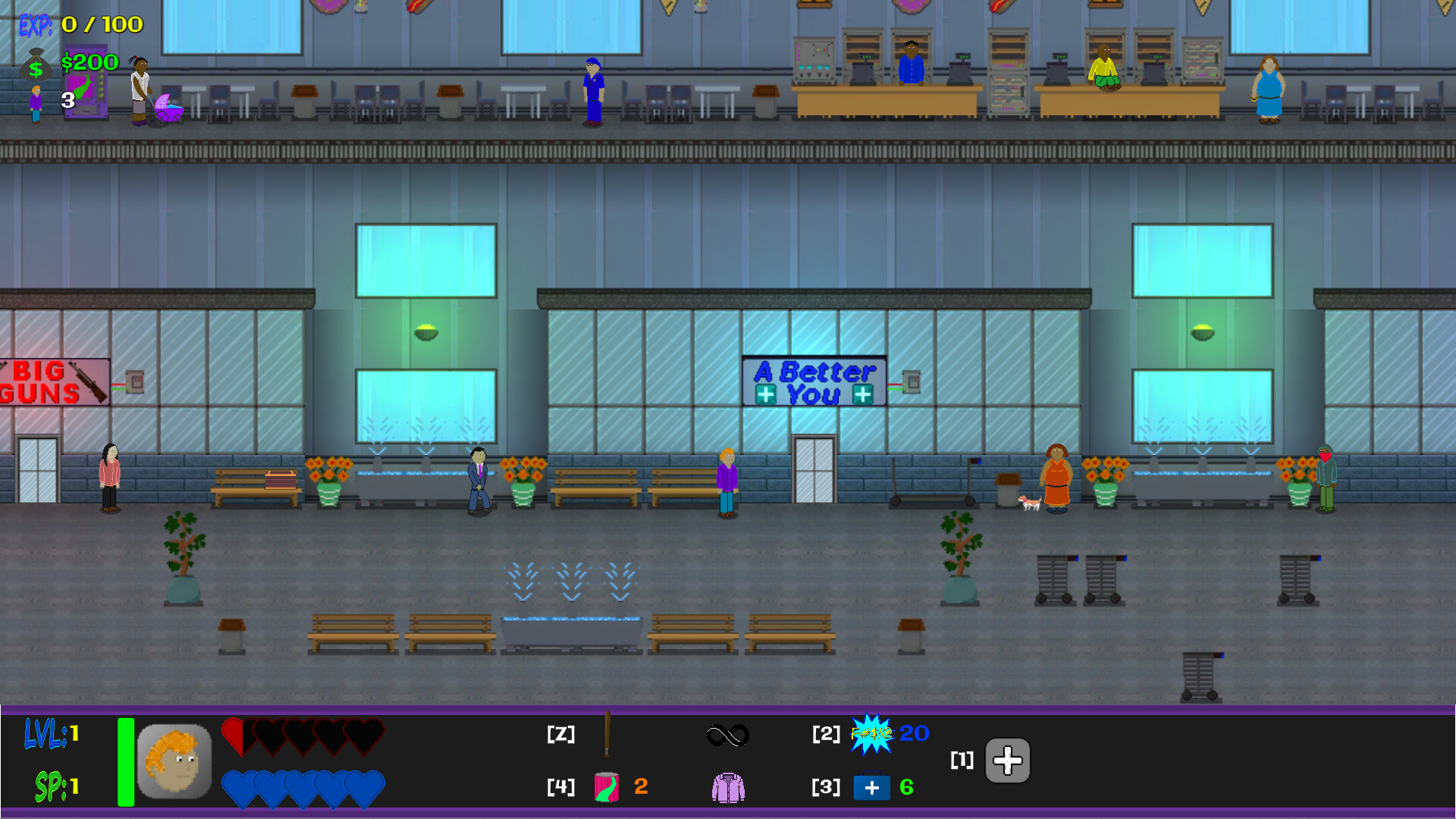Select the soda can in slot 4
Viewport: 1456px width, 819px height.
click(x=607, y=787)
